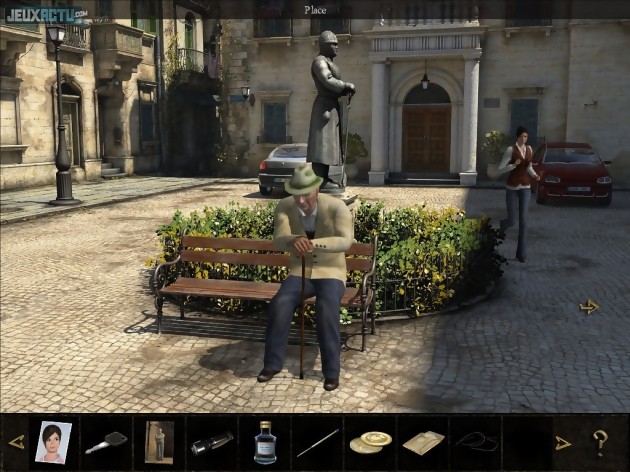Screen dimensions: 630x472
Task: Pick the car key from inventory
Action: (105, 442)
